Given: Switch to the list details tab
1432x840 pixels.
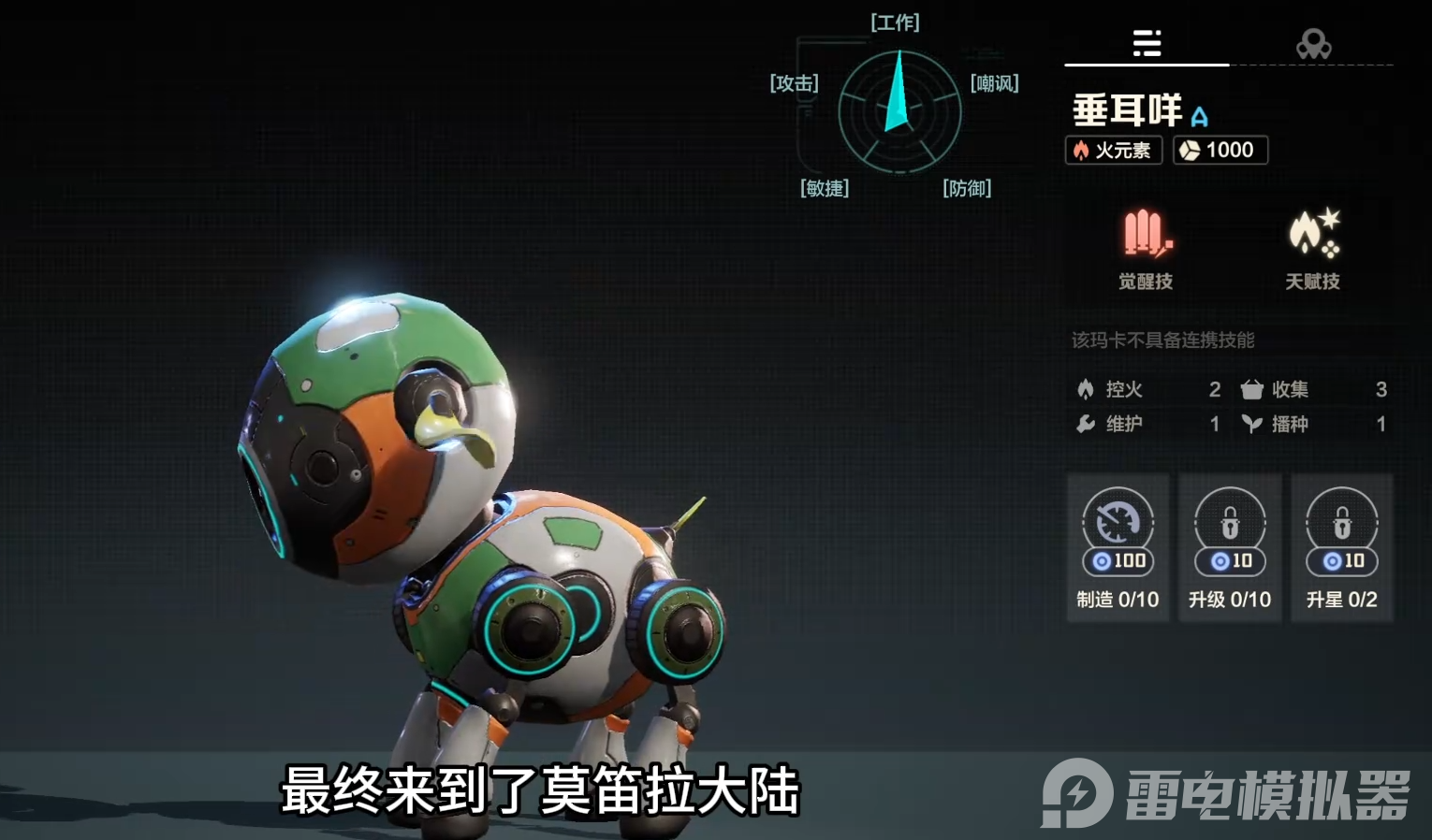Looking at the screenshot, I should point(1147,43).
